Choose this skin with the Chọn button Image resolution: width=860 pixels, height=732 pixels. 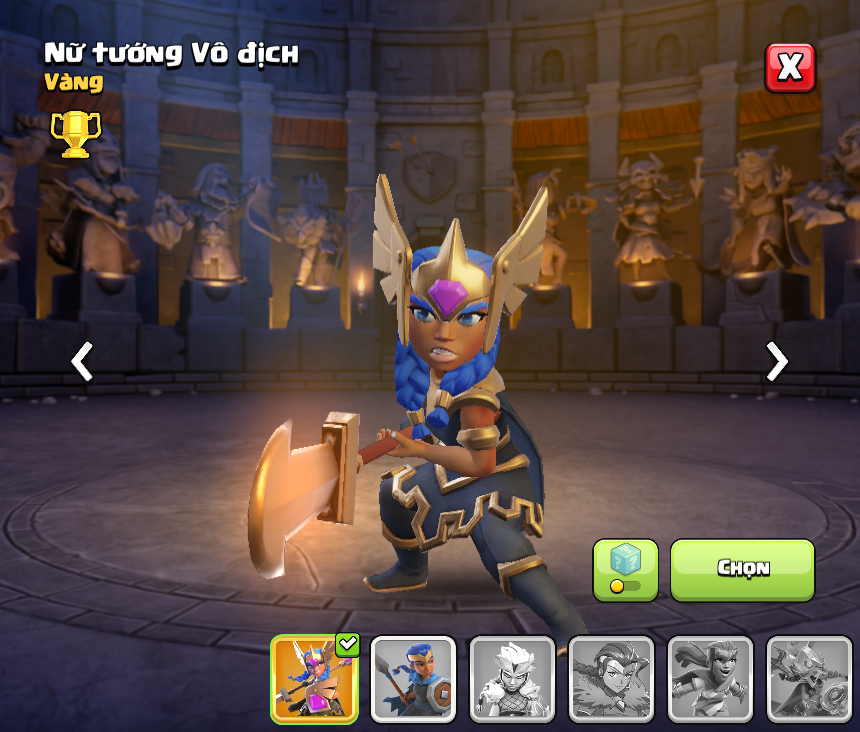[x=742, y=570]
